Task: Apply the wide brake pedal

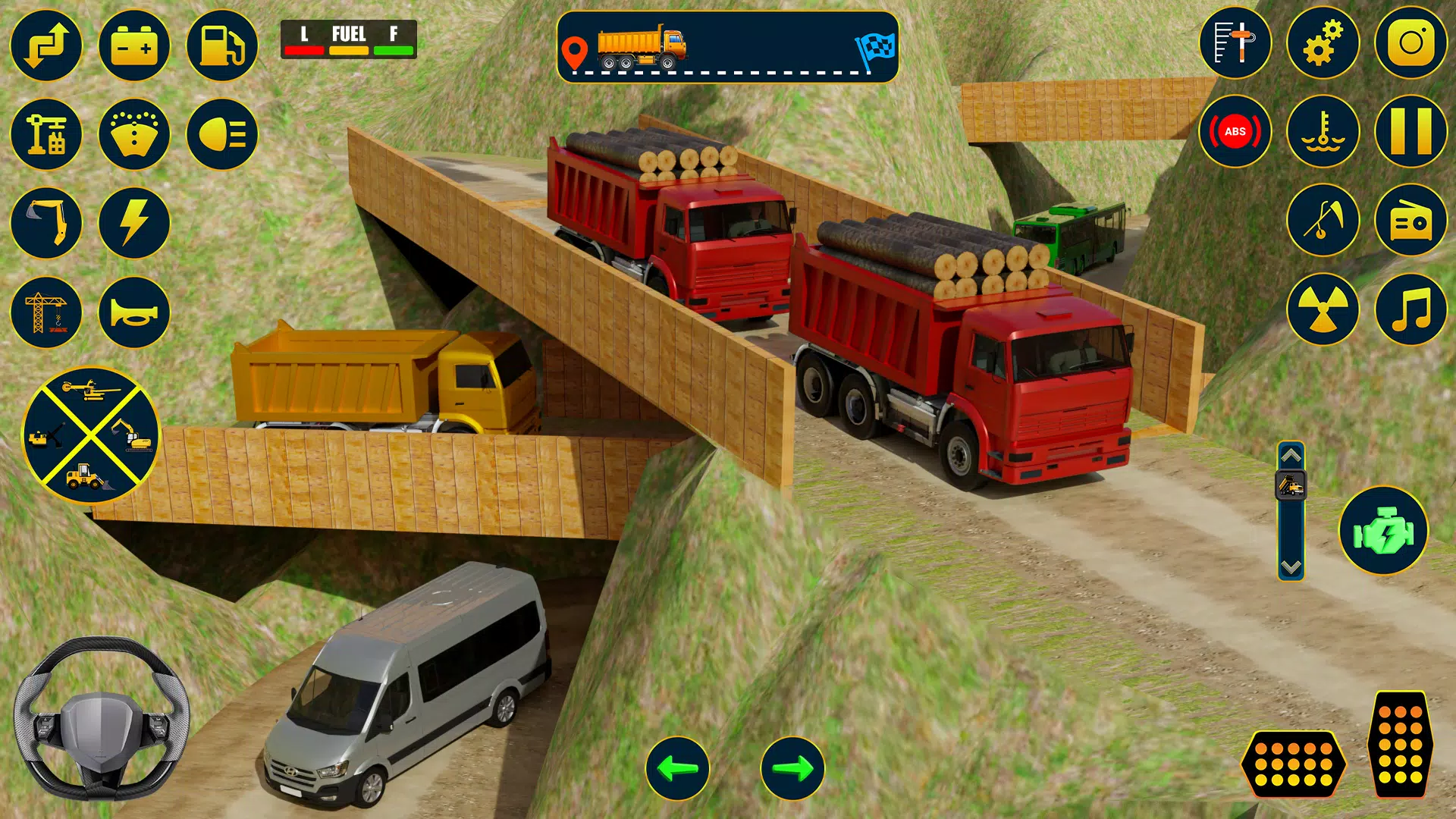Action: [x=1294, y=764]
